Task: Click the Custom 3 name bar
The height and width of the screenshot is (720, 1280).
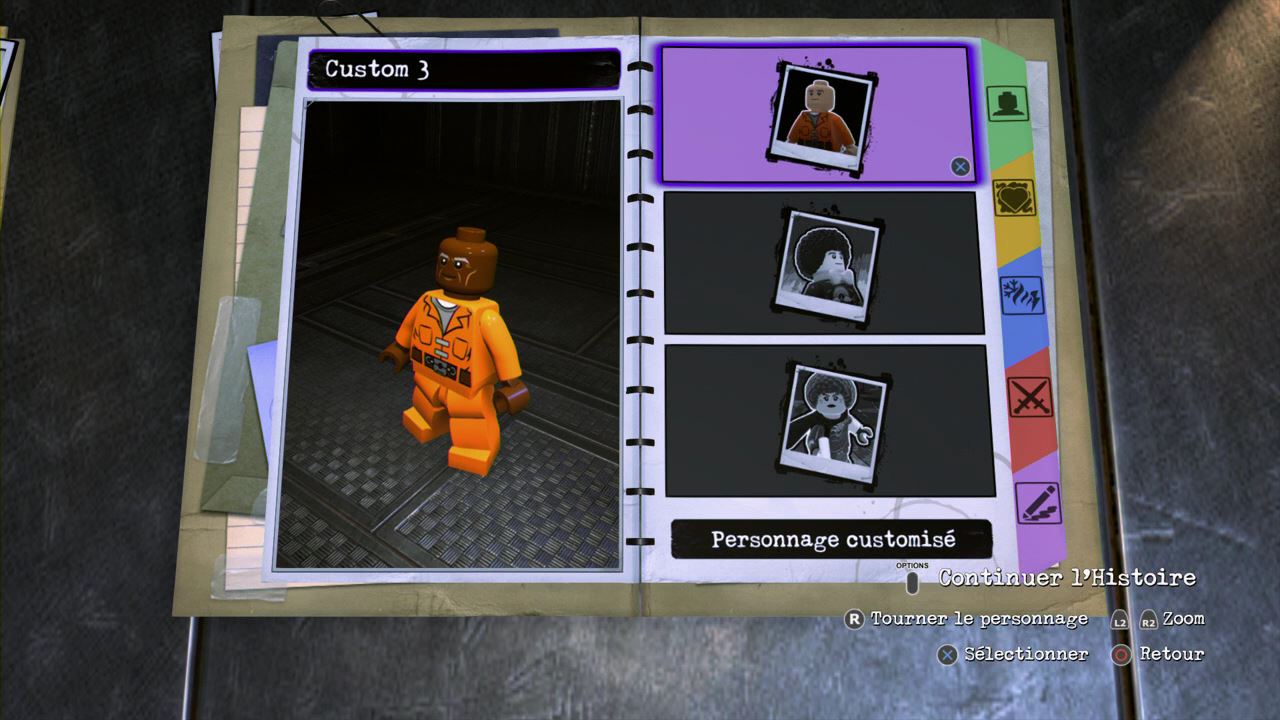Action: 463,70
